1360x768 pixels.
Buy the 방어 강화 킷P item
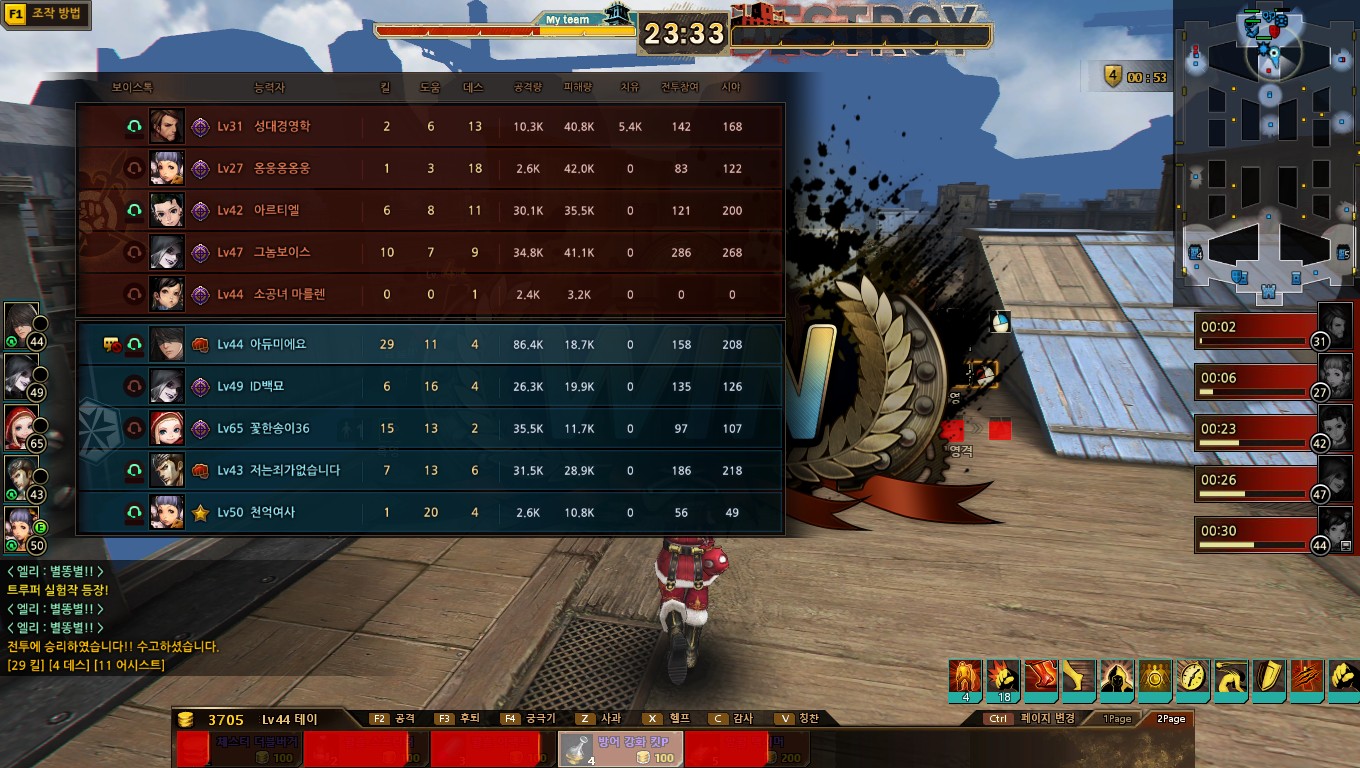click(620, 749)
